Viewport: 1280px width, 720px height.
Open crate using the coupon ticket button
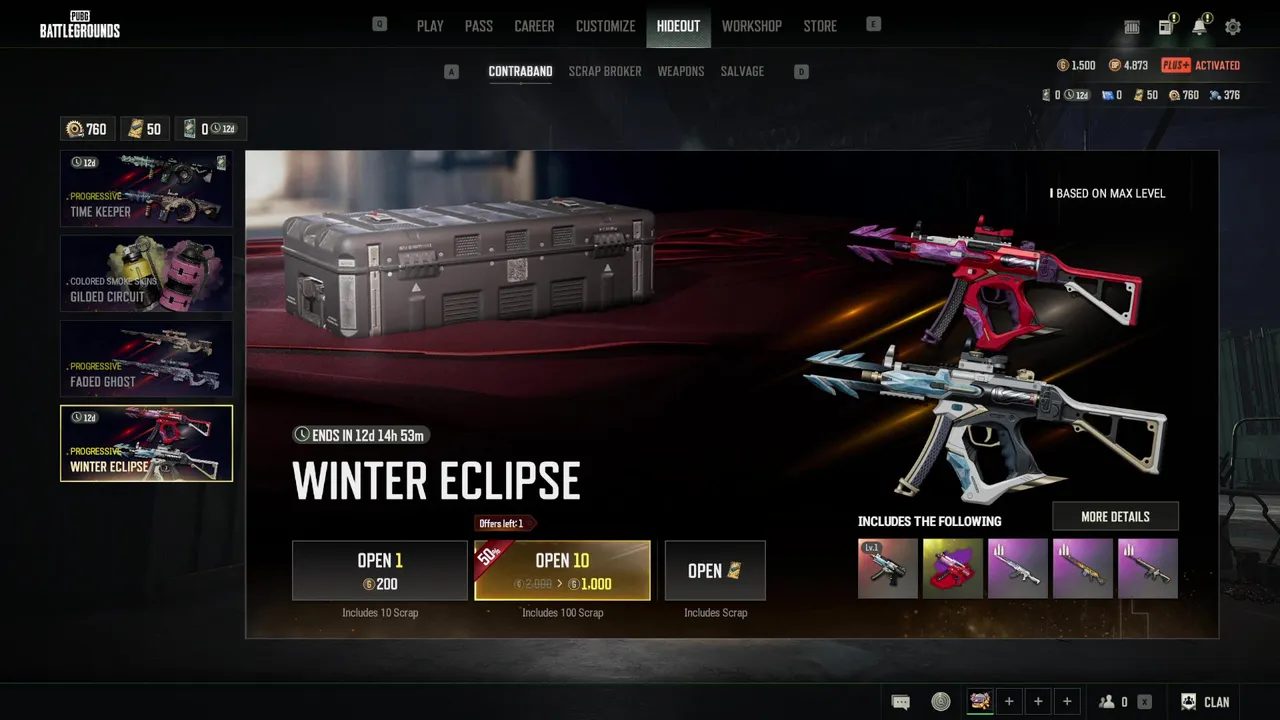point(715,570)
